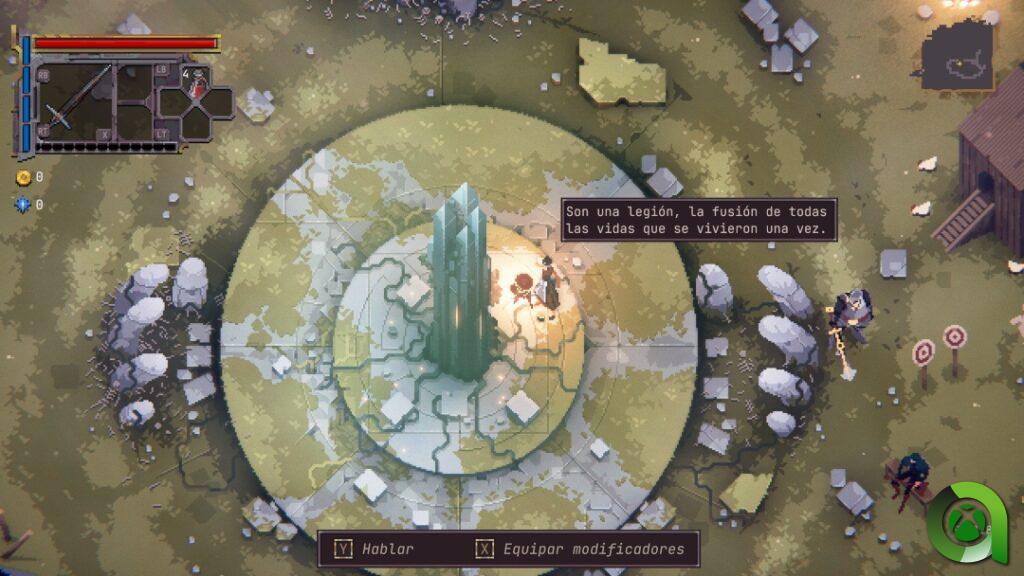Screen dimensions: 1024x576
Task: Click the blue crystal currency icon
Action: [x=23, y=205]
